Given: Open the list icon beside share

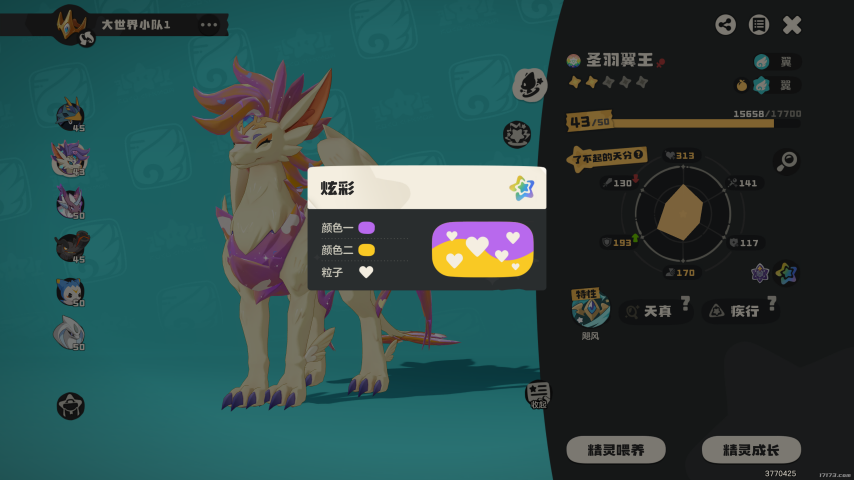Looking at the screenshot, I should pyautogui.click(x=759, y=25).
